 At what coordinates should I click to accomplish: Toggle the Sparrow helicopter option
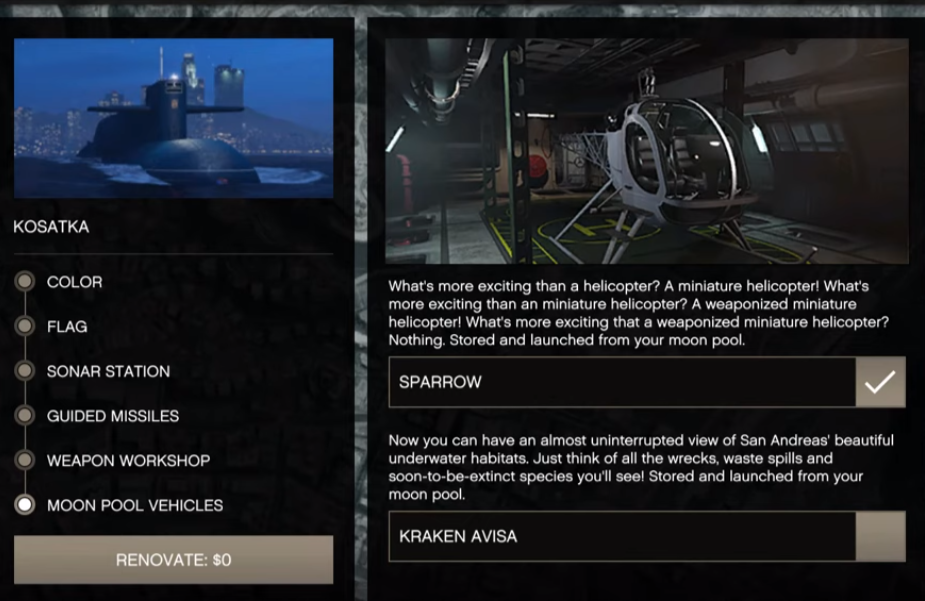coord(880,382)
